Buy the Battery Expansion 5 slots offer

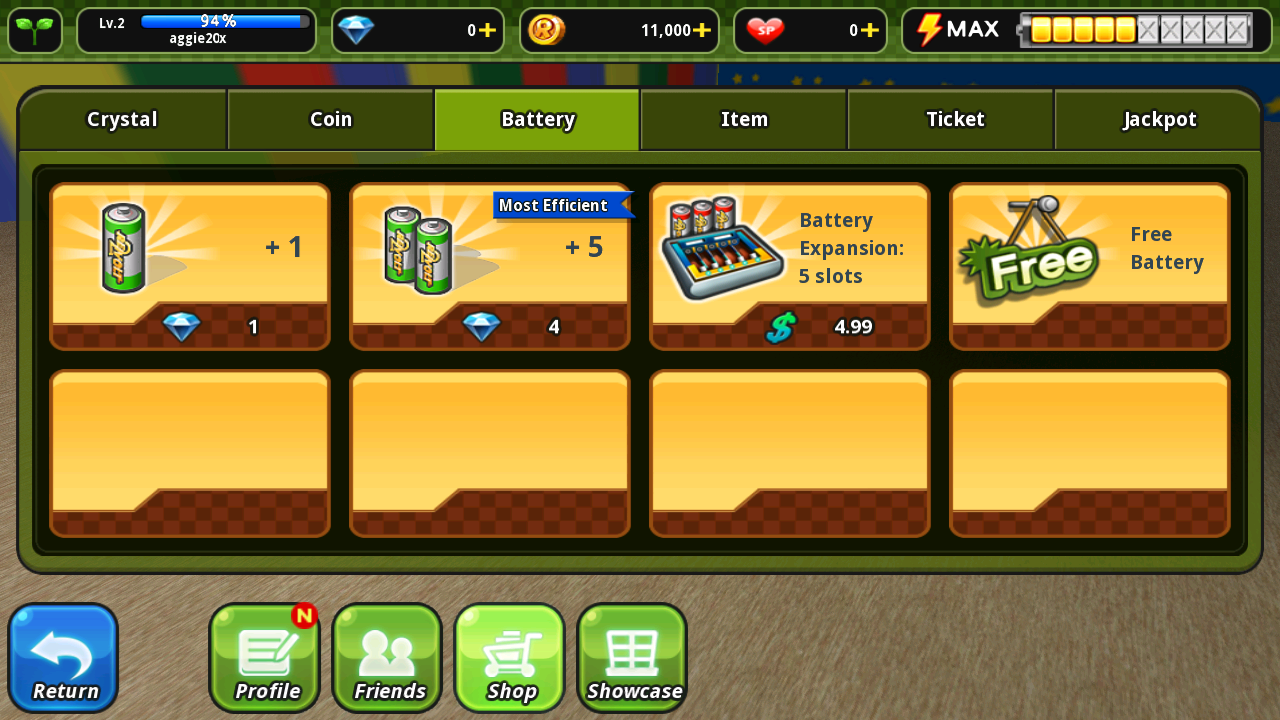pyautogui.click(x=790, y=266)
